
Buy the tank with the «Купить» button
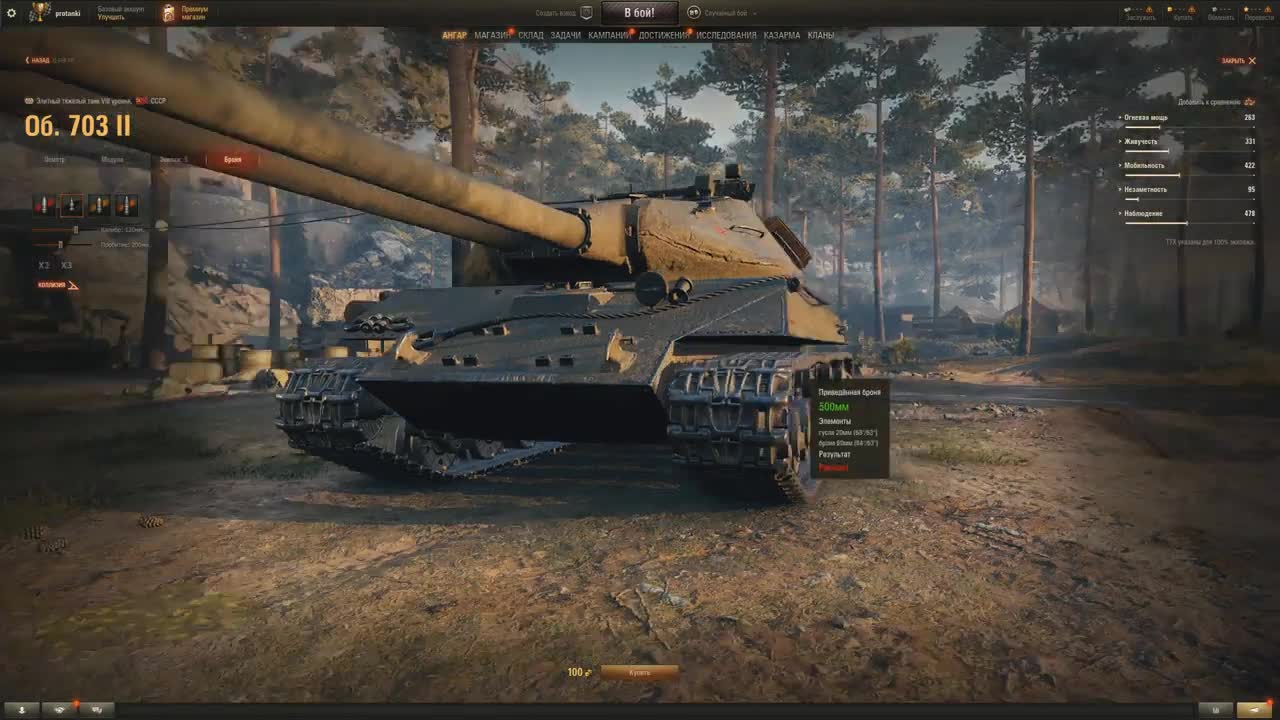pos(639,673)
